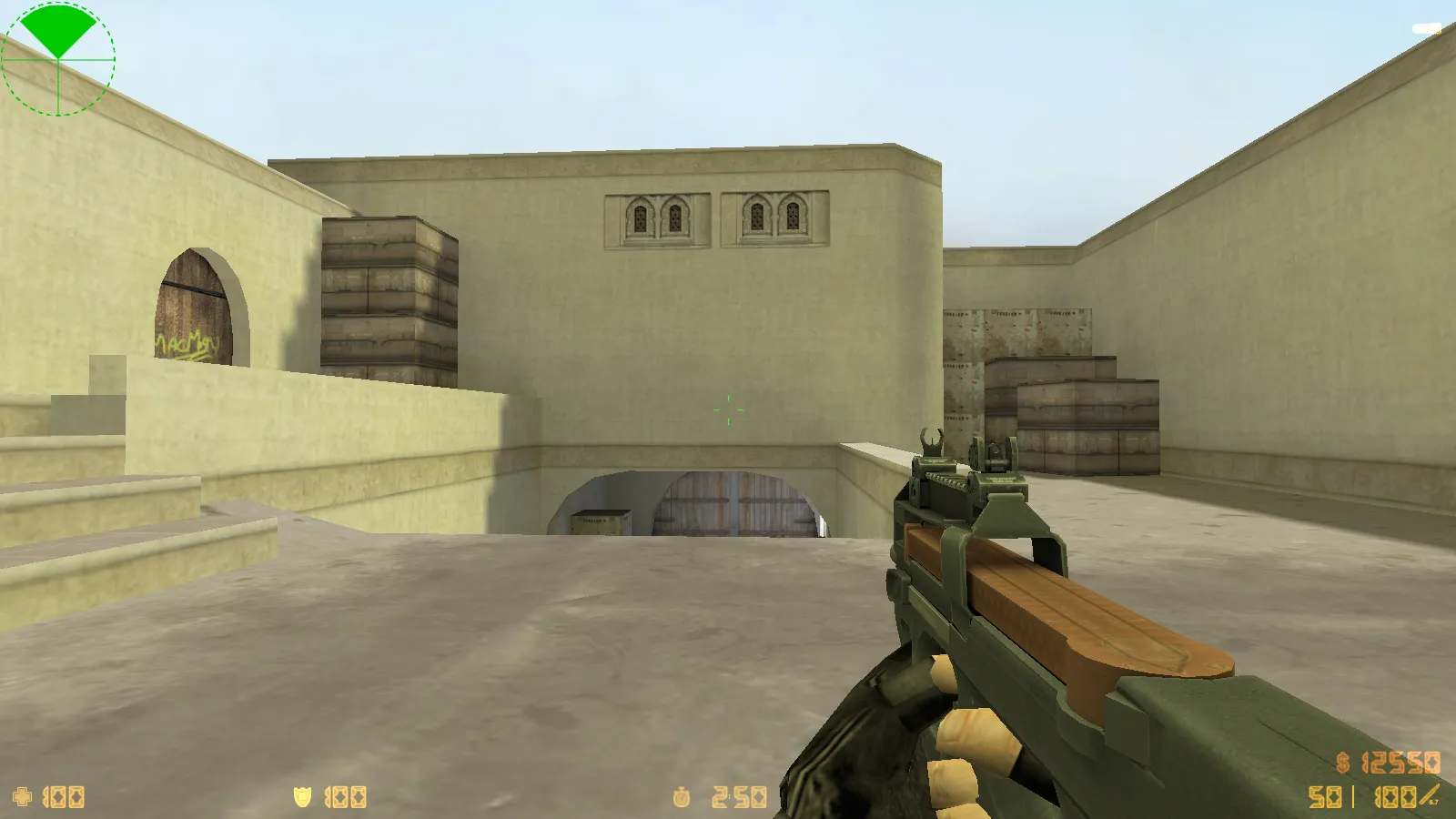Click the crosshair in screen center

pyautogui.click(x=728, y=411)
